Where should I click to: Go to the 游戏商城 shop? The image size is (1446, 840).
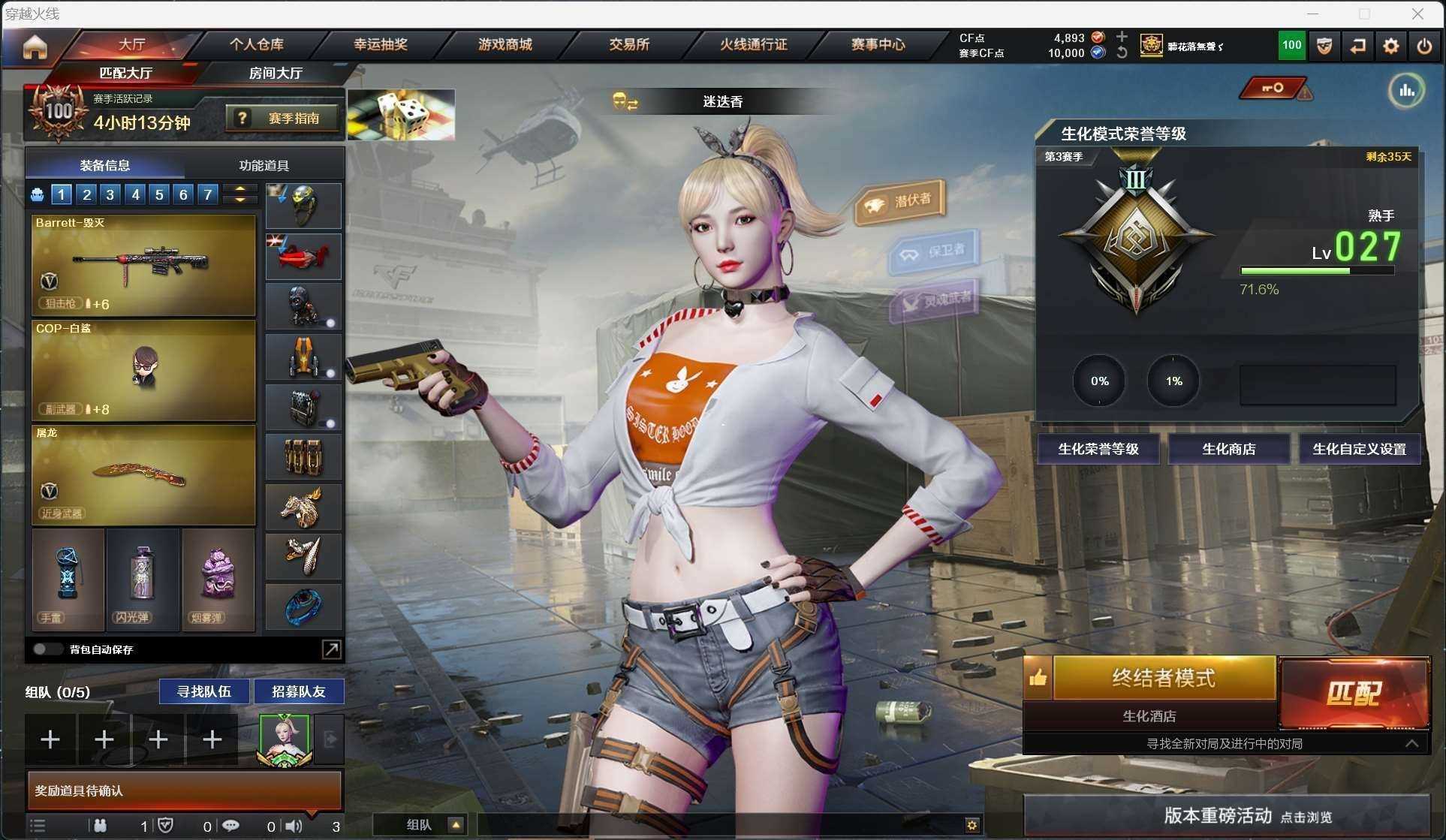pyautogui.click(x=505, y=45)
